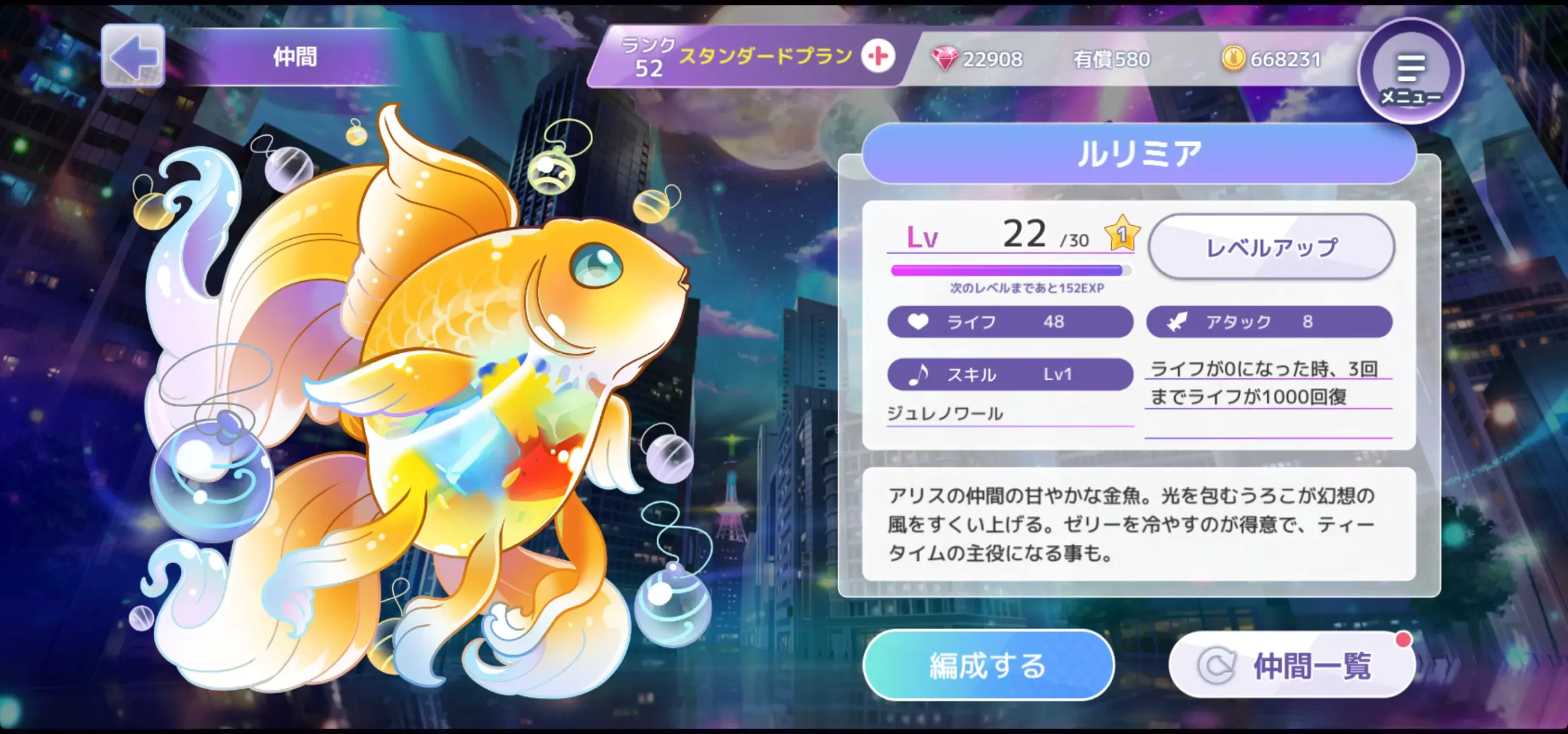This screenshot has width=1568, height=734.
Task: Select the 編成する formation button
Action: pyautogui.click(x=988, y=665)
